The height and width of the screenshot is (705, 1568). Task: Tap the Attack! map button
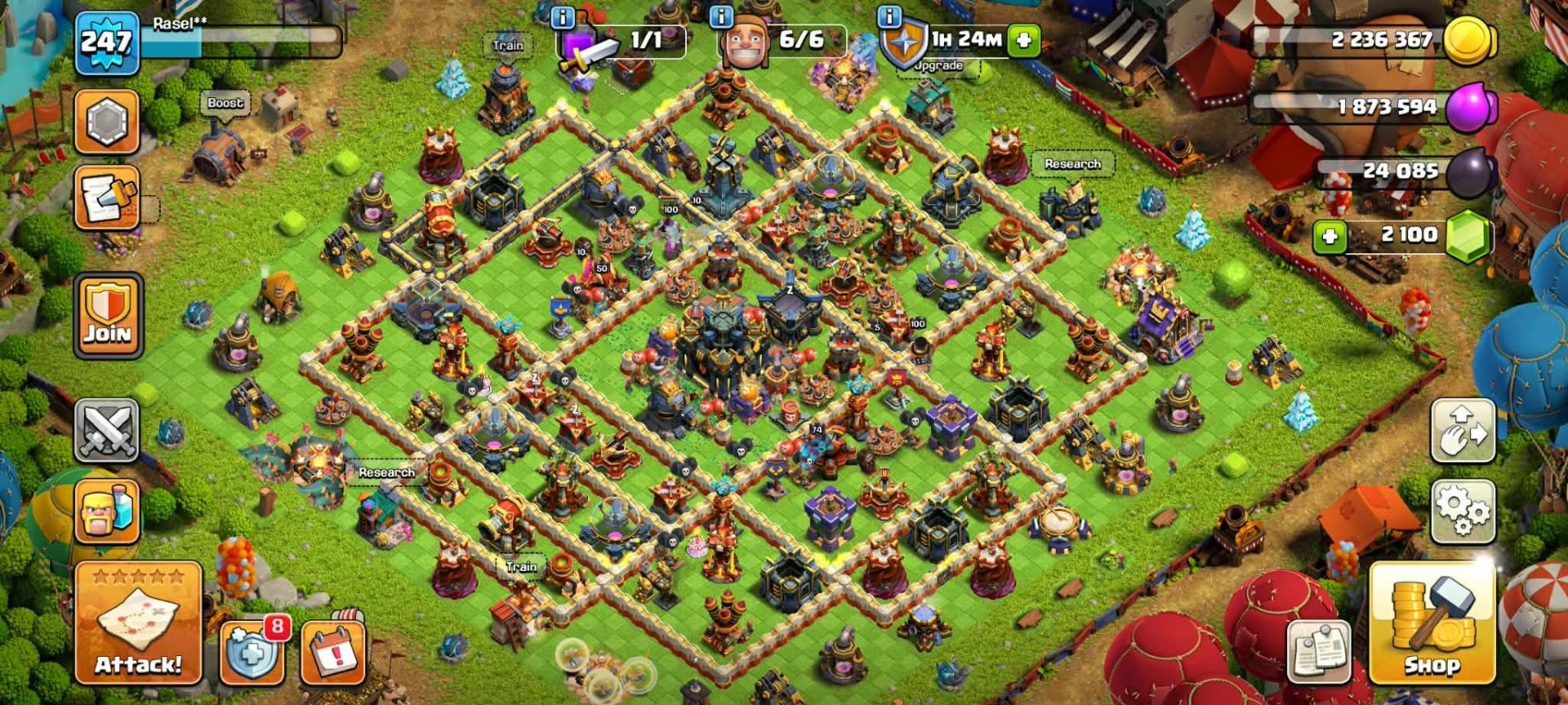pos(138,622)
